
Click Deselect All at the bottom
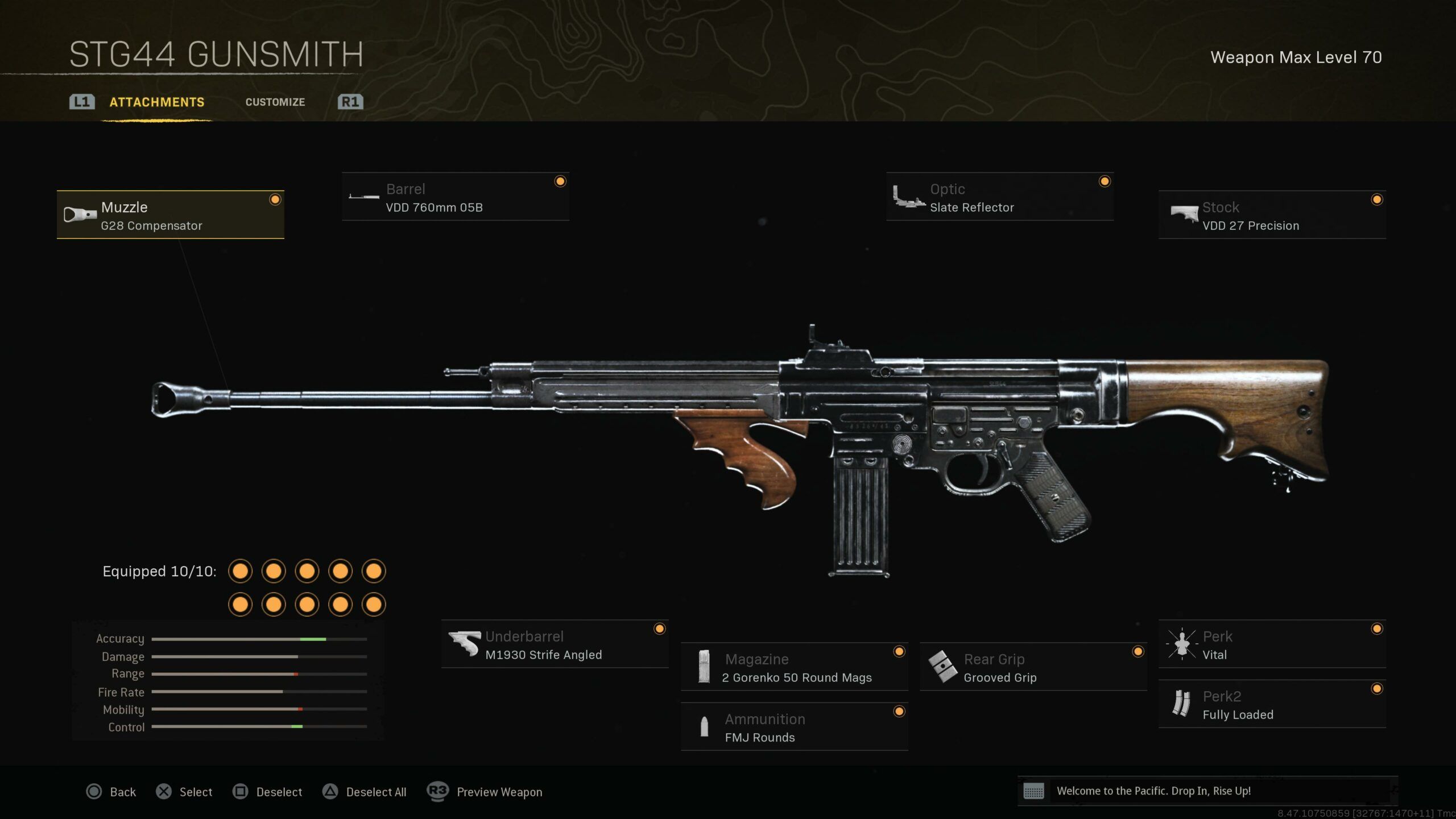point(377,792)
